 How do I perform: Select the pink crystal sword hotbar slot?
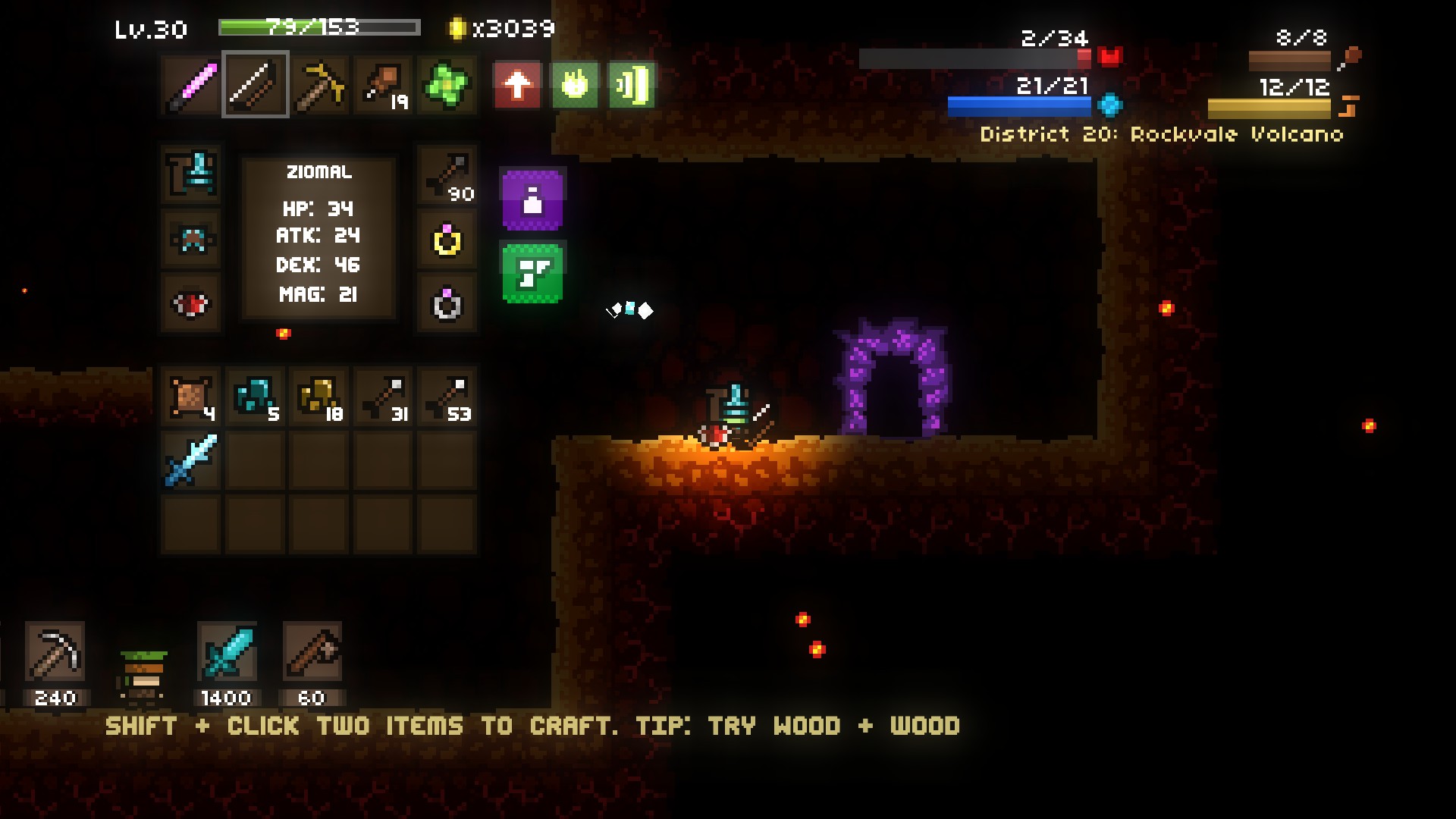point(192,85)
